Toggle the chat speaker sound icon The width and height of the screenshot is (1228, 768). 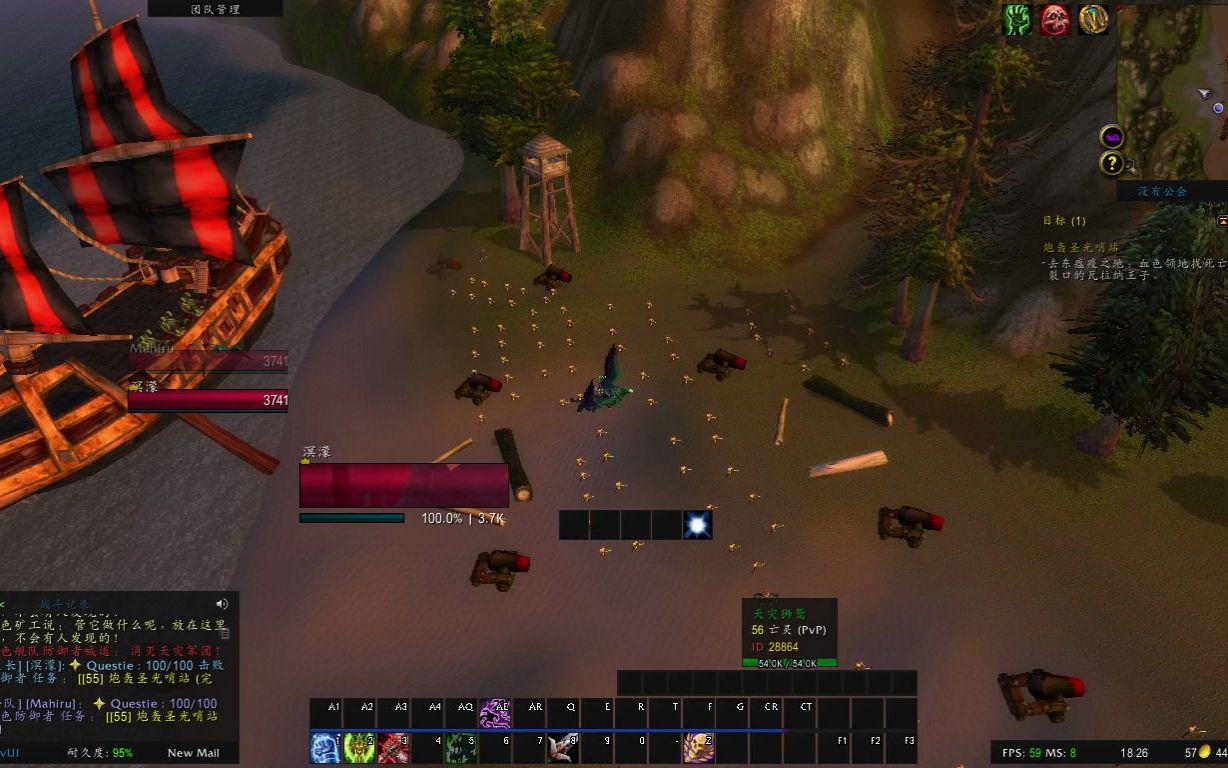click(x=221, y=603)
